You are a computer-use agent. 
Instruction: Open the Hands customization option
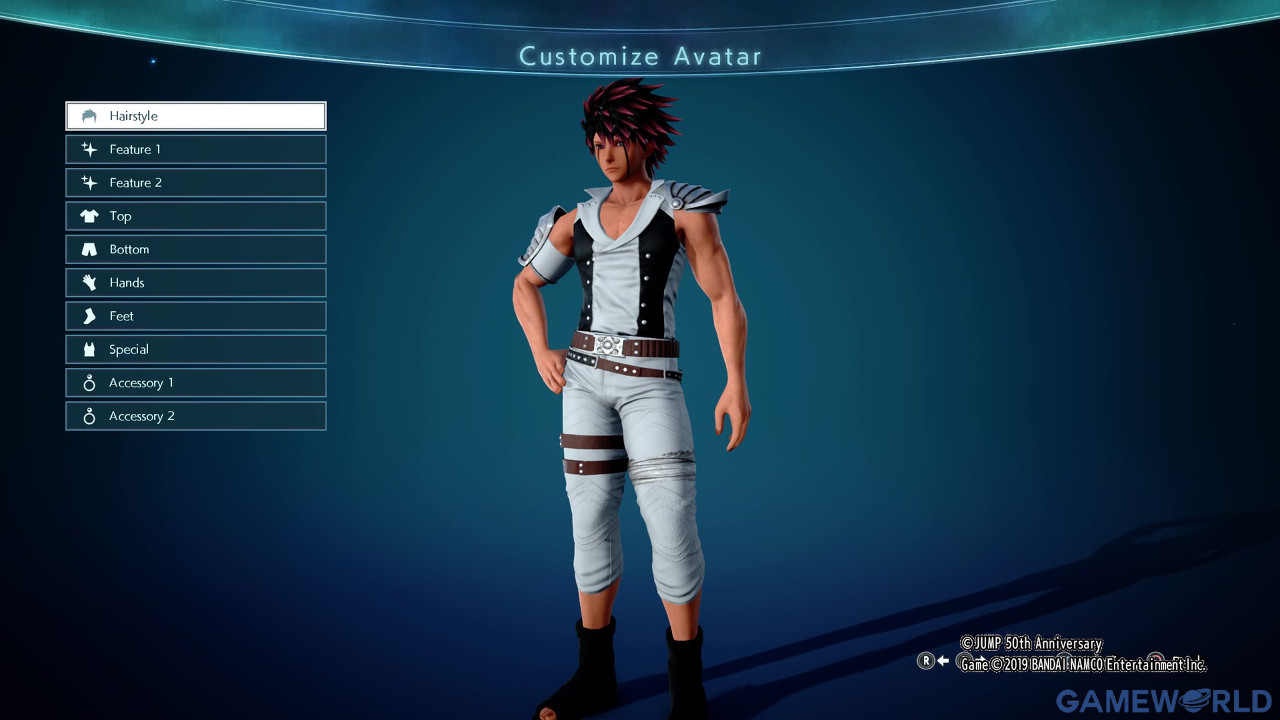196,283
